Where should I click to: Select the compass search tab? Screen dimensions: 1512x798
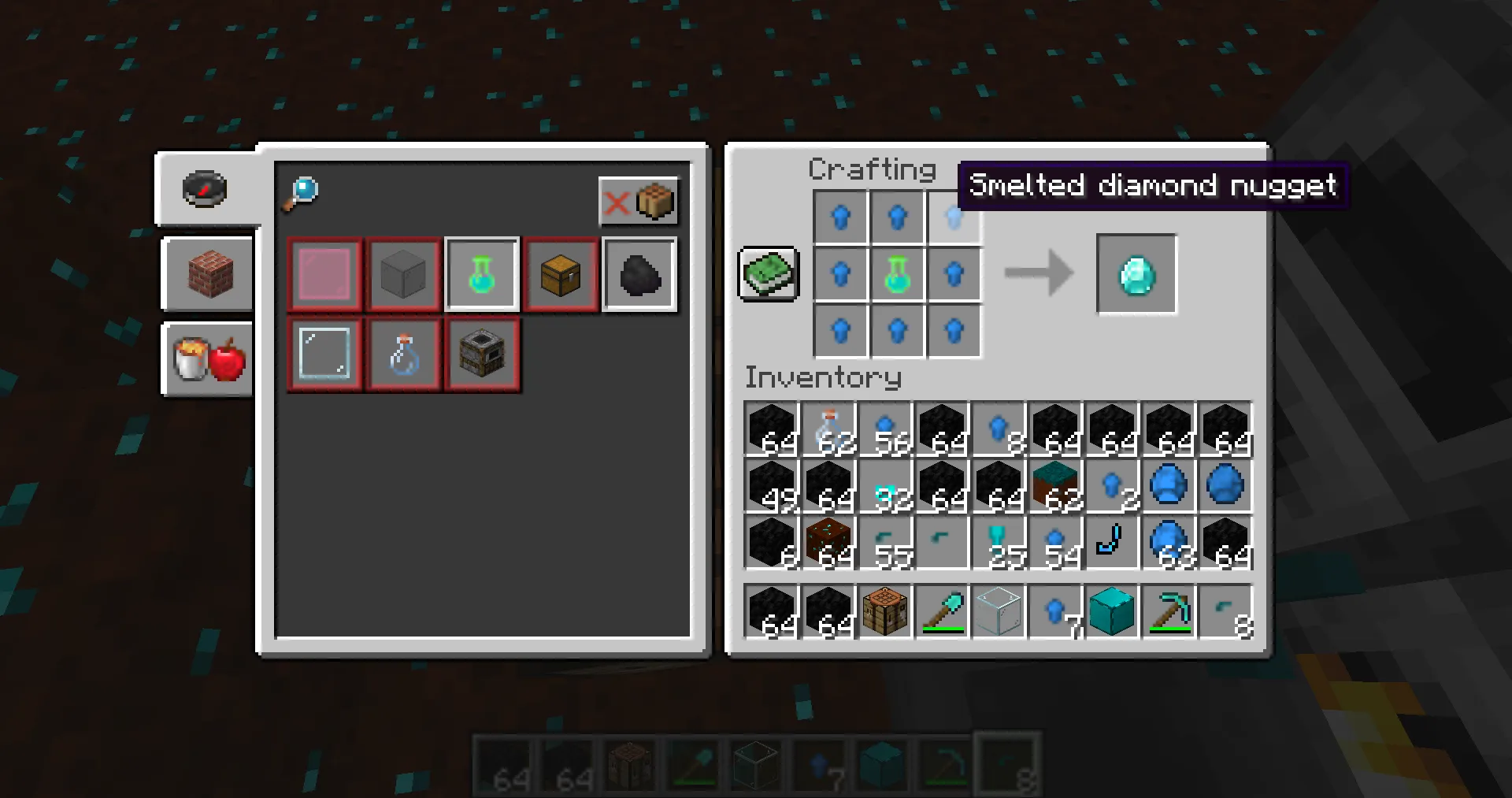(205, 189)
